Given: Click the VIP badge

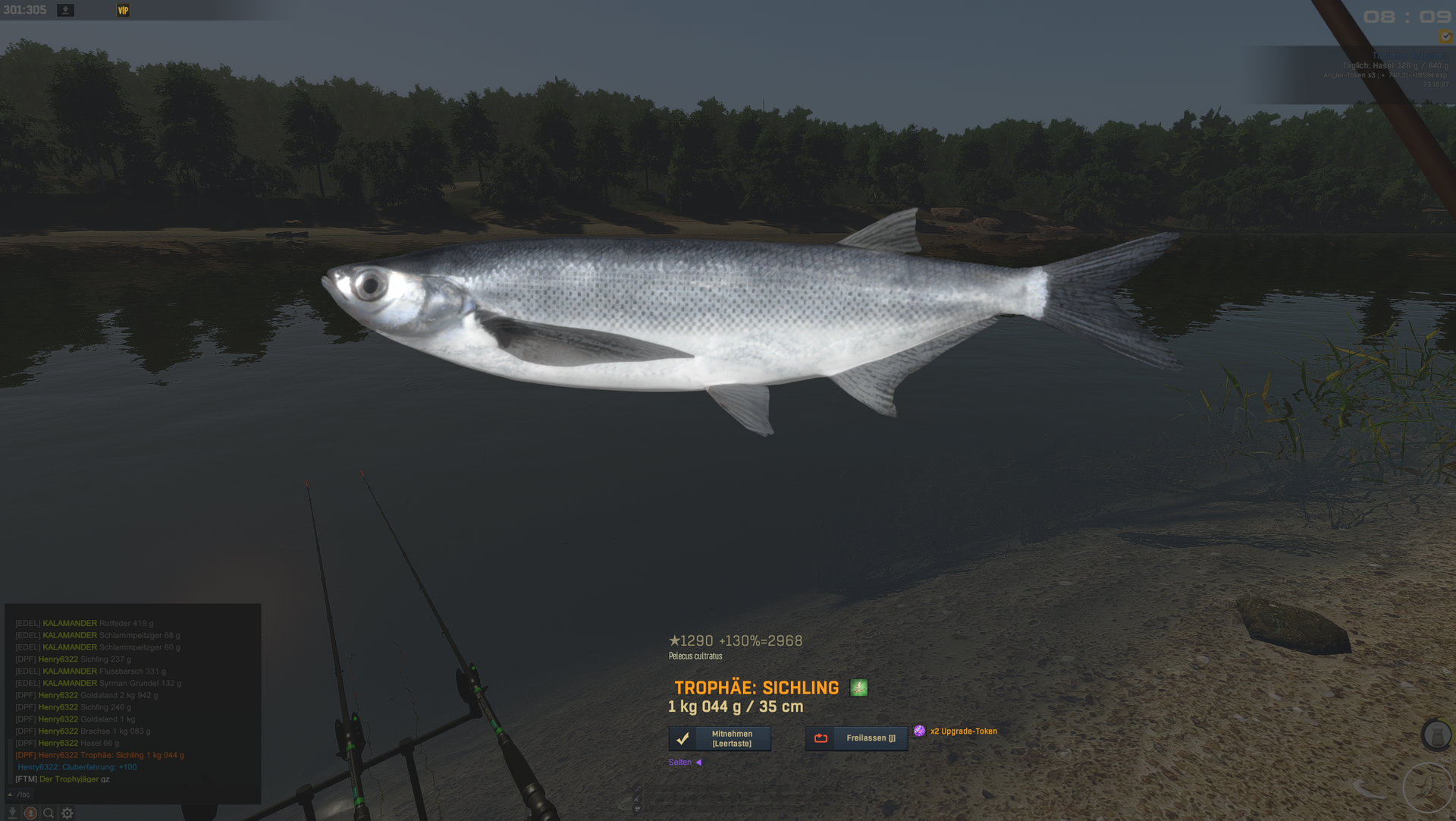Looking at the screenshot, I should pos(123,10).
